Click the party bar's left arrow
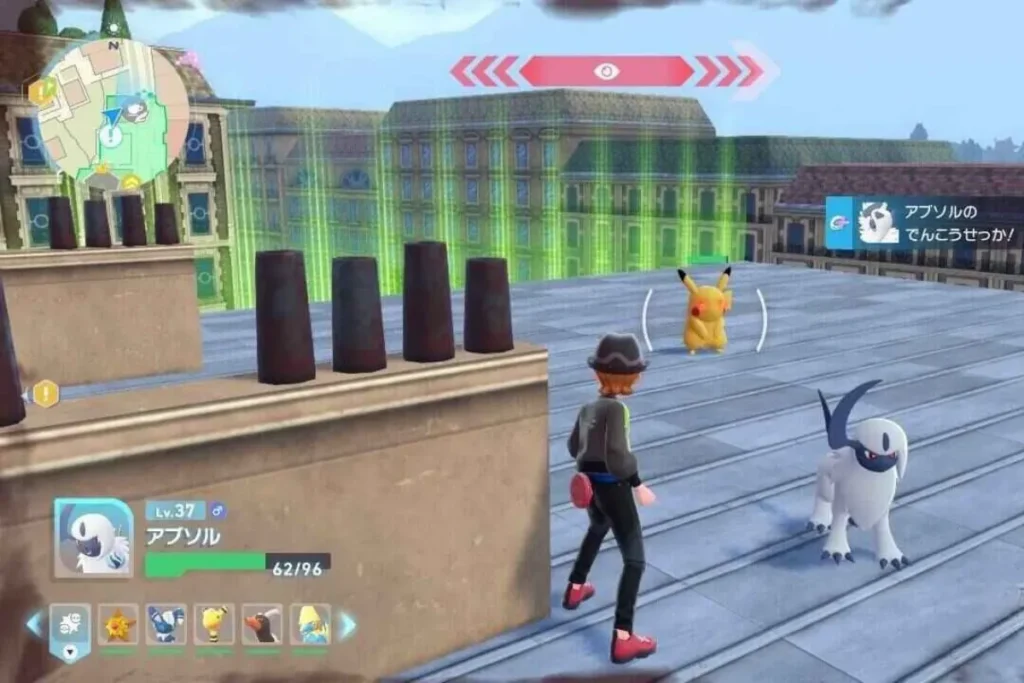 pyautogui.click(x=35, y=624)
